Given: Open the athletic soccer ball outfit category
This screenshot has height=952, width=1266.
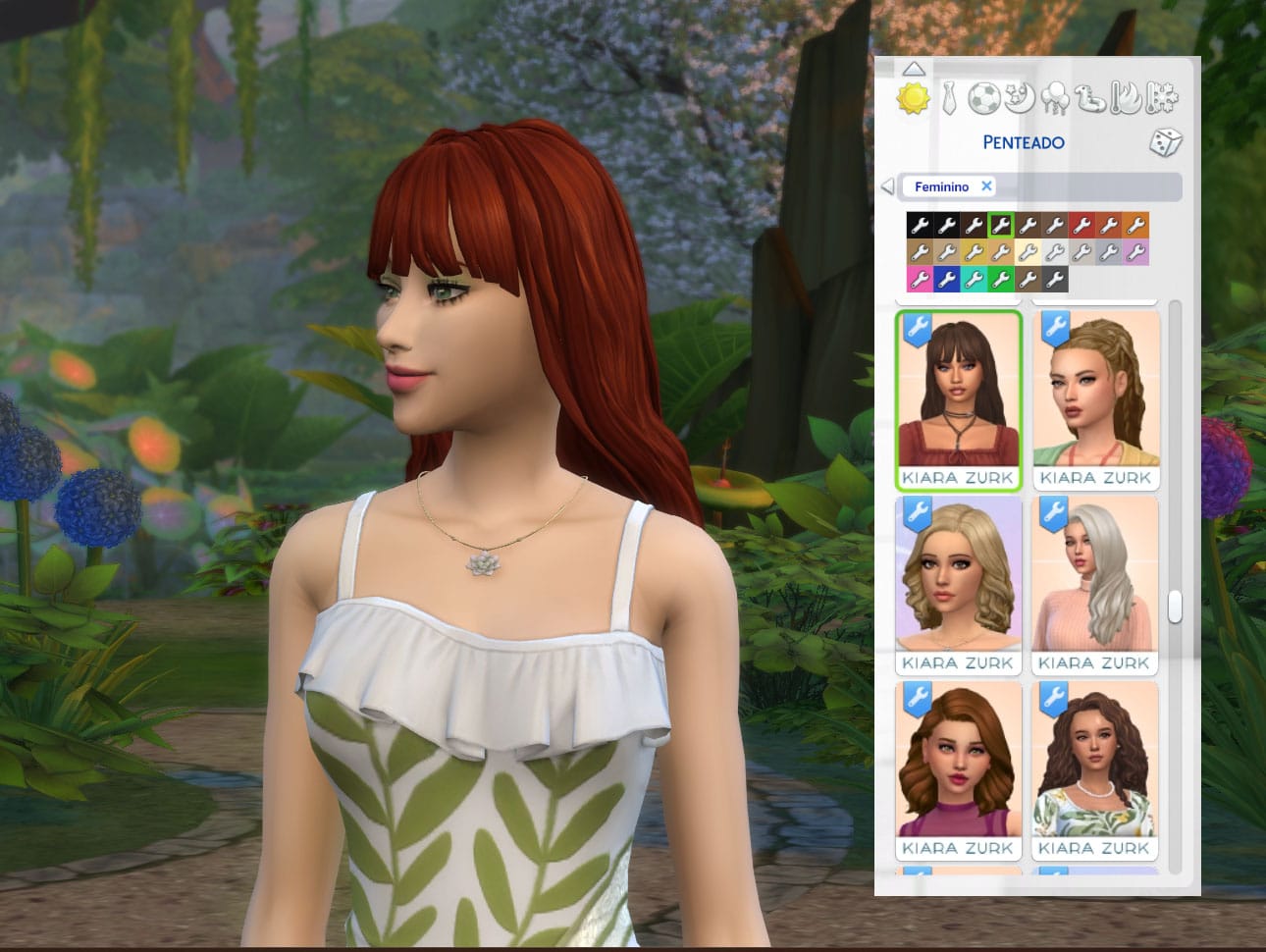Looking at the screenshot, I should [x=983, y=98].
